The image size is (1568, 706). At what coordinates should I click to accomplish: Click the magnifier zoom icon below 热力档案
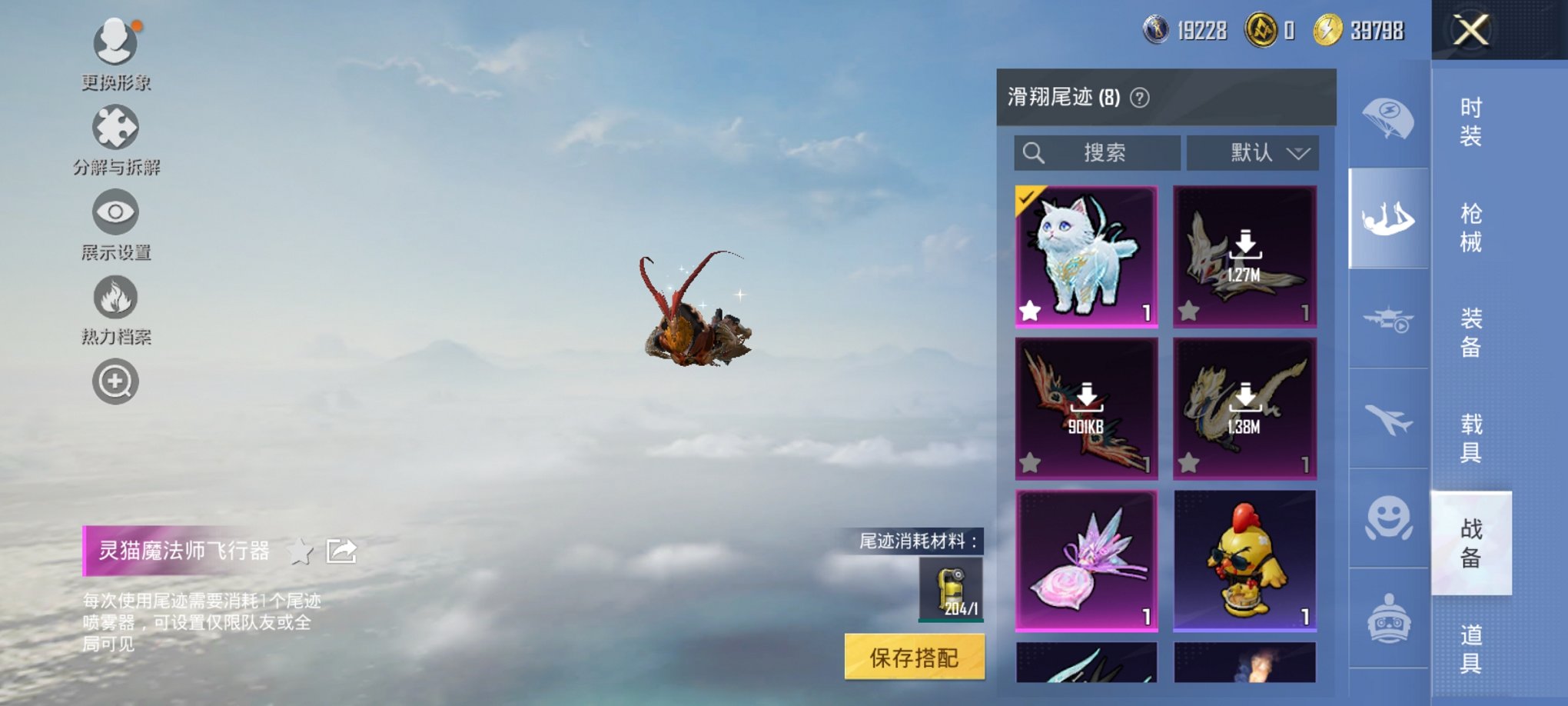point(115,381)
